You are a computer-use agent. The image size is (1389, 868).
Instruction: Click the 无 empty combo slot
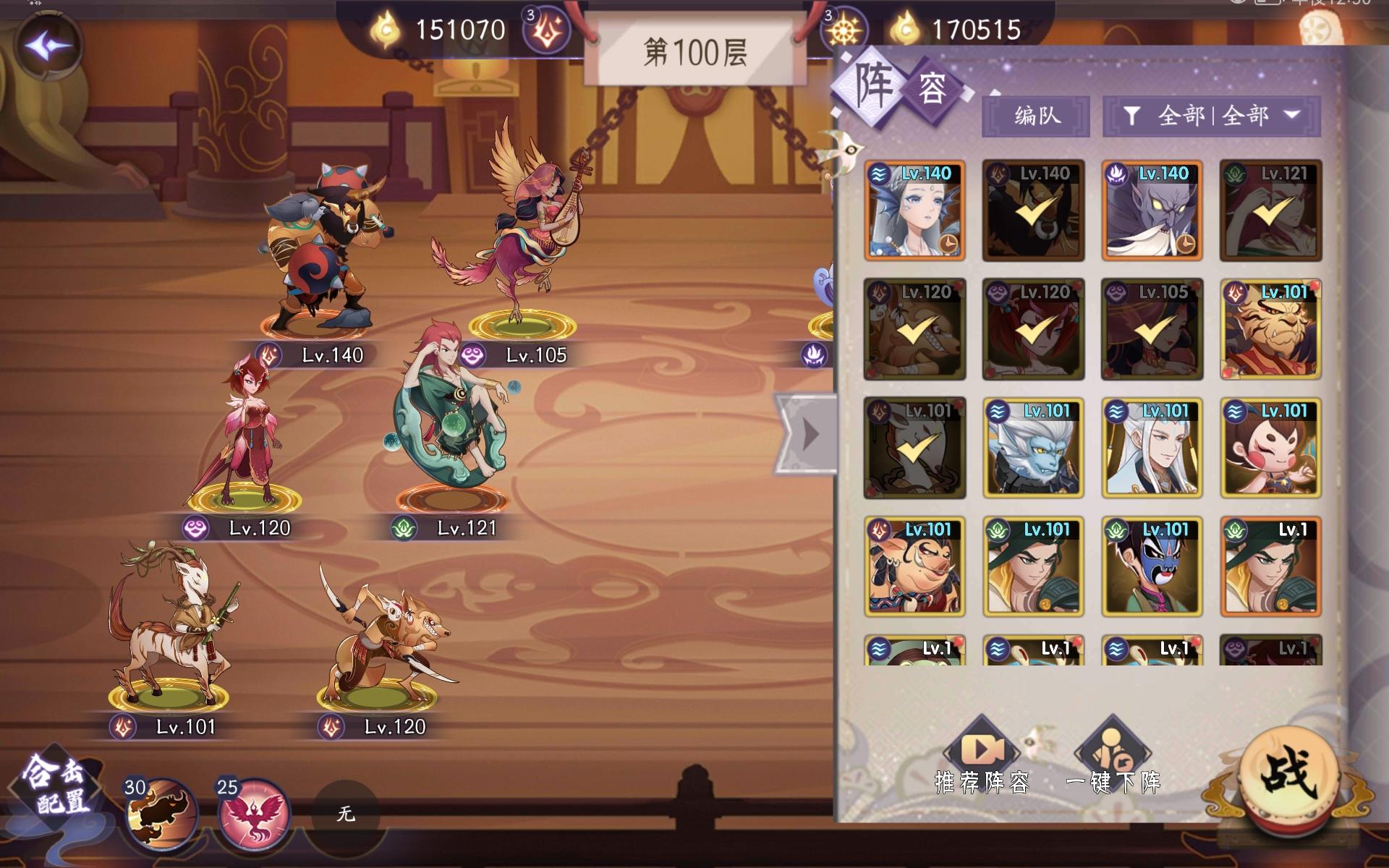pos(345,814)
